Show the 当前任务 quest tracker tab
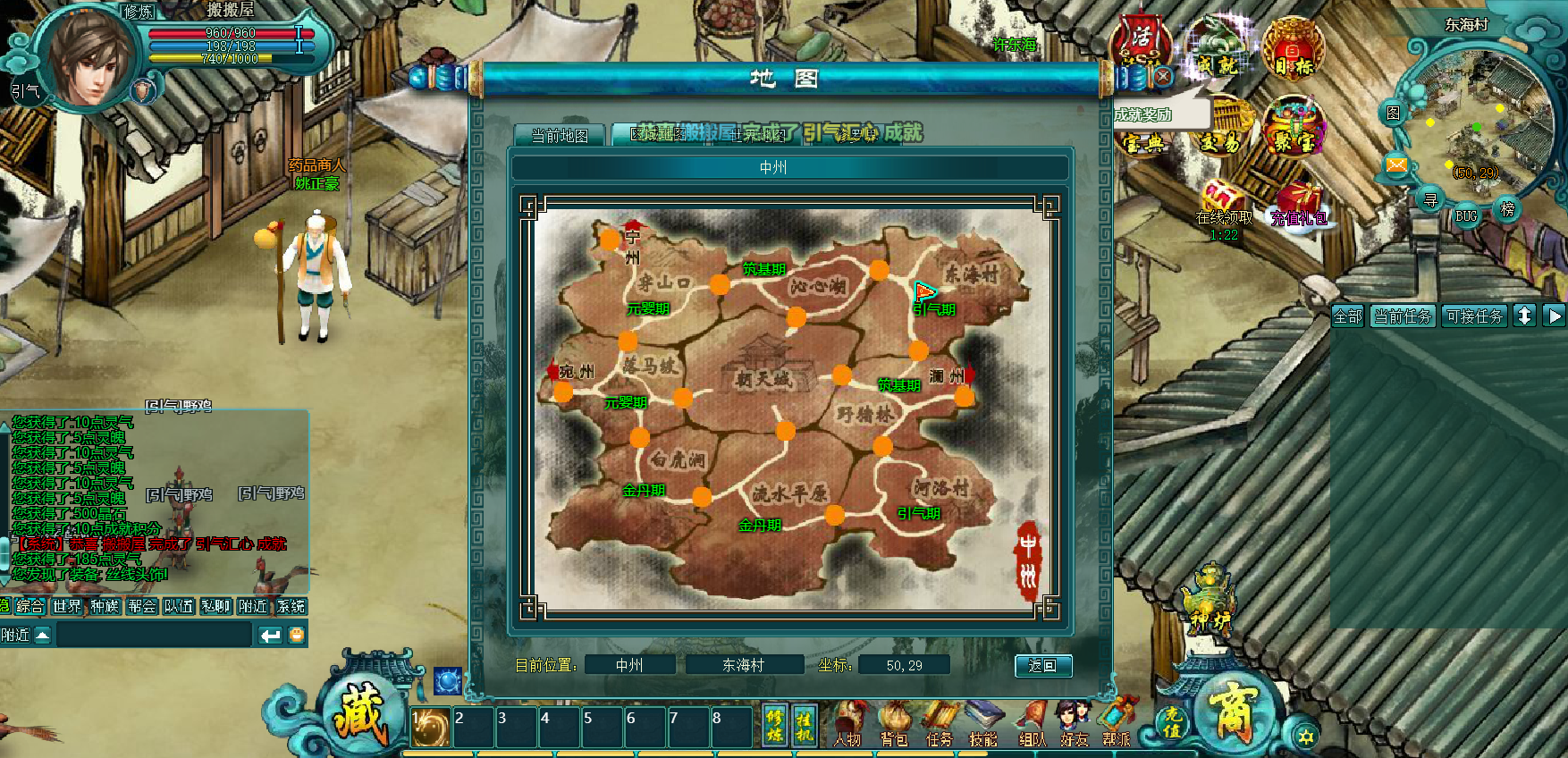Viewport: 1568px width, 758px height. pyautogui.click(x=1403, y=316)
